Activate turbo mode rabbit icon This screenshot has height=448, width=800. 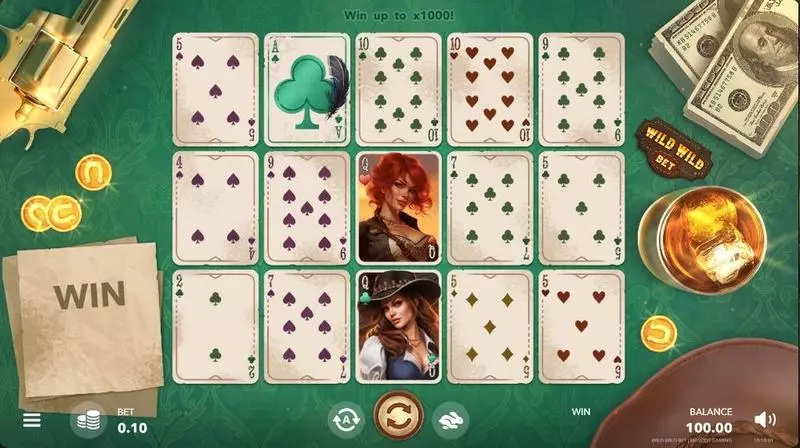click(x=451, y=420)
